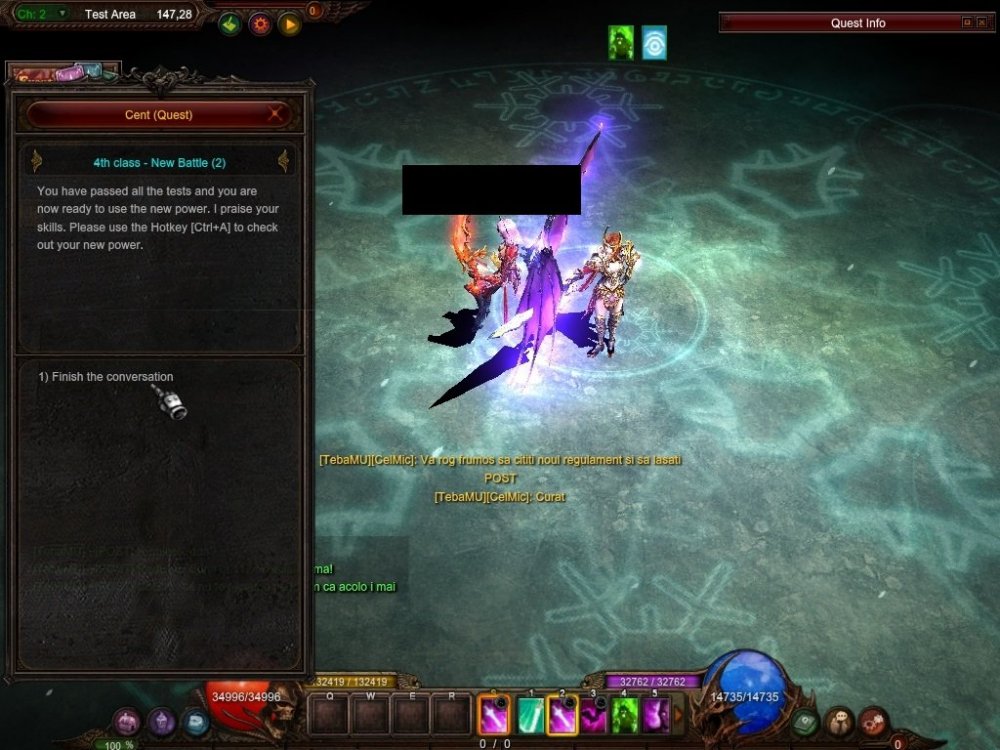Click the green round button bottom-right

click(807, 722)
